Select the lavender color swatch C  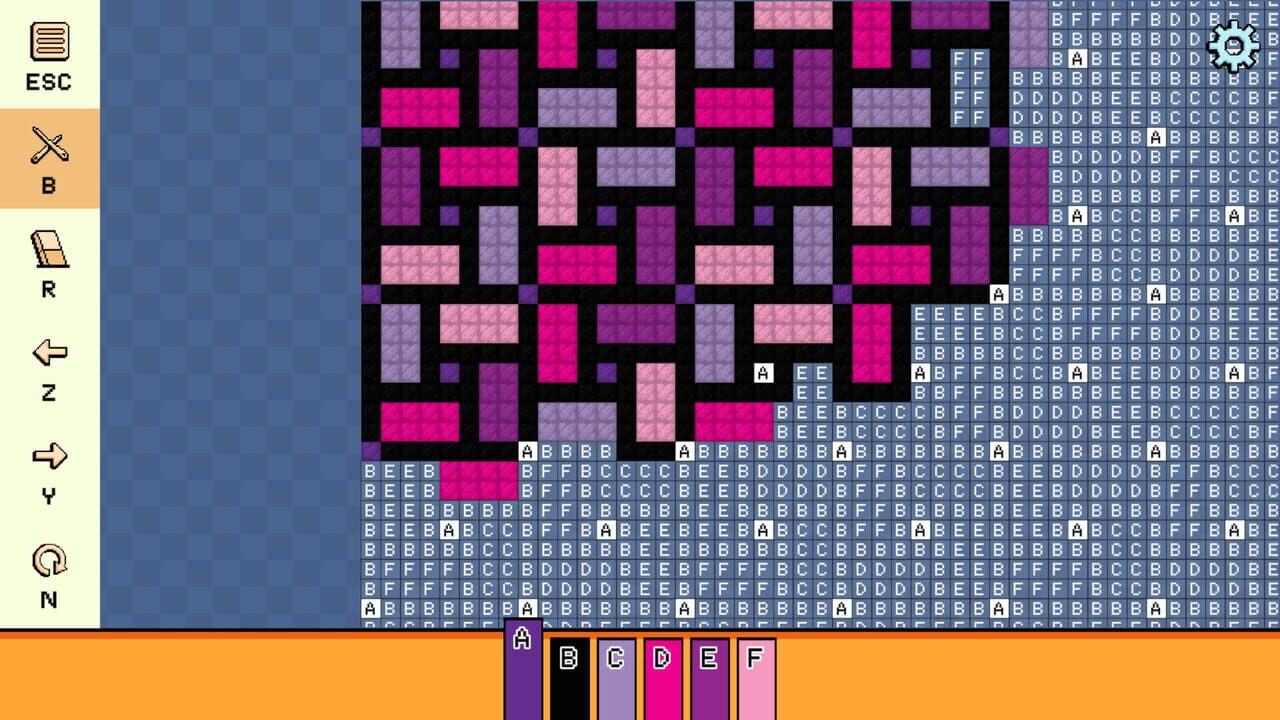coord(615,670)
